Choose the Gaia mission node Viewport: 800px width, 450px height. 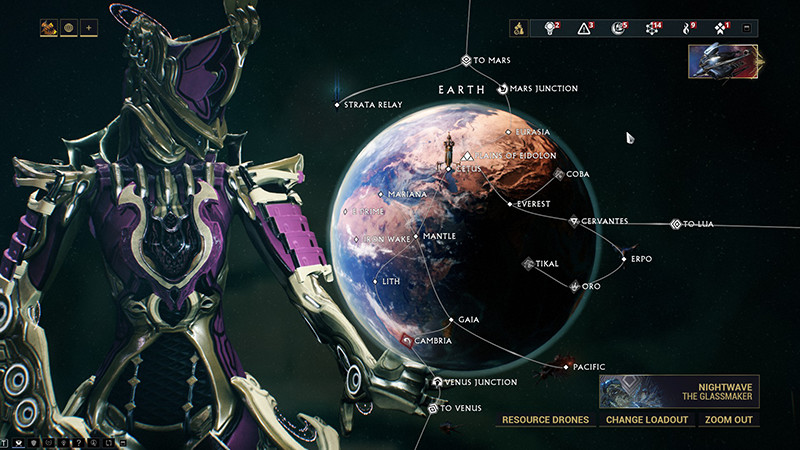pos(452,320)
